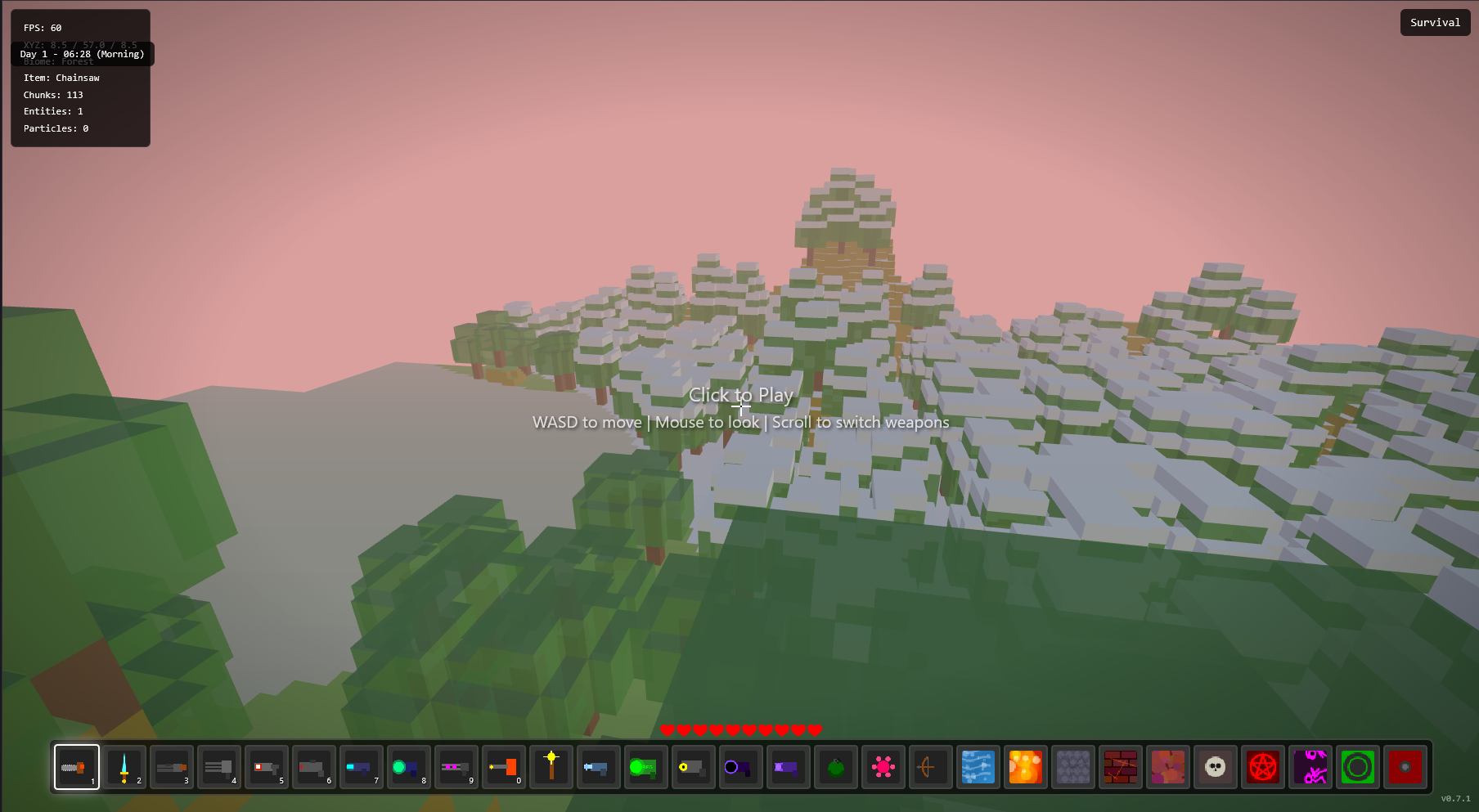This screenshot has height=812, width=1479.
Task: Pick the red pentagram item
Action: pyautogui.click(x=1262, y=767)
